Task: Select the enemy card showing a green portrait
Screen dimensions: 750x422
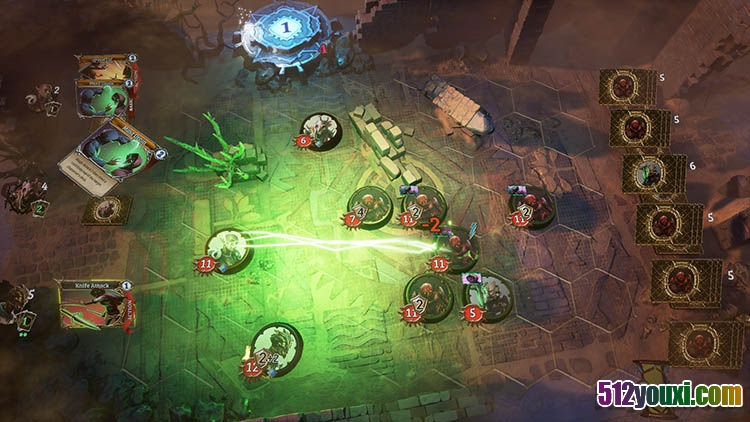Action: 653,173
